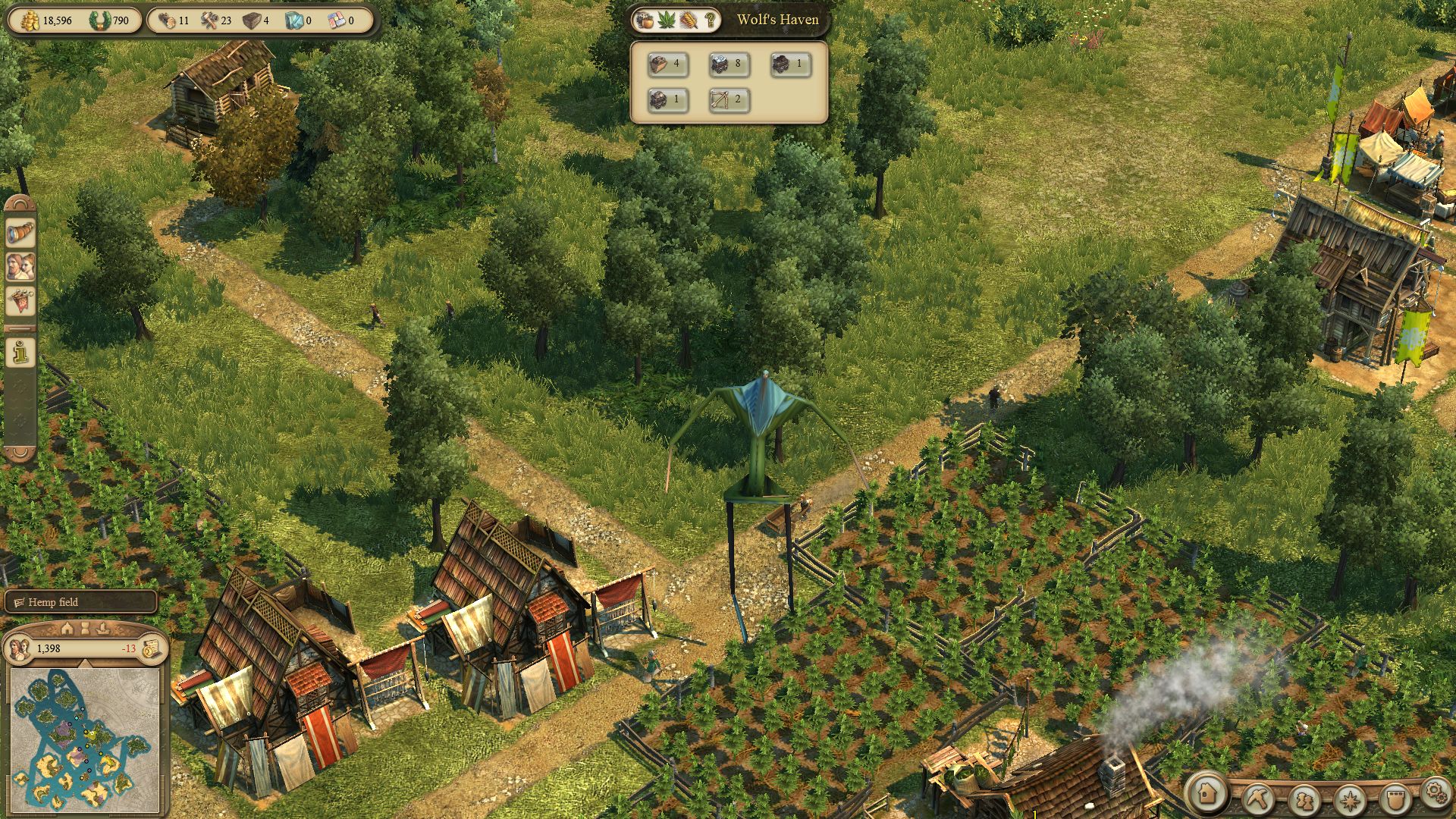This screenshot has width=1456, height=819.
Task: Click the question mark island icon
Action: point(710,20)
